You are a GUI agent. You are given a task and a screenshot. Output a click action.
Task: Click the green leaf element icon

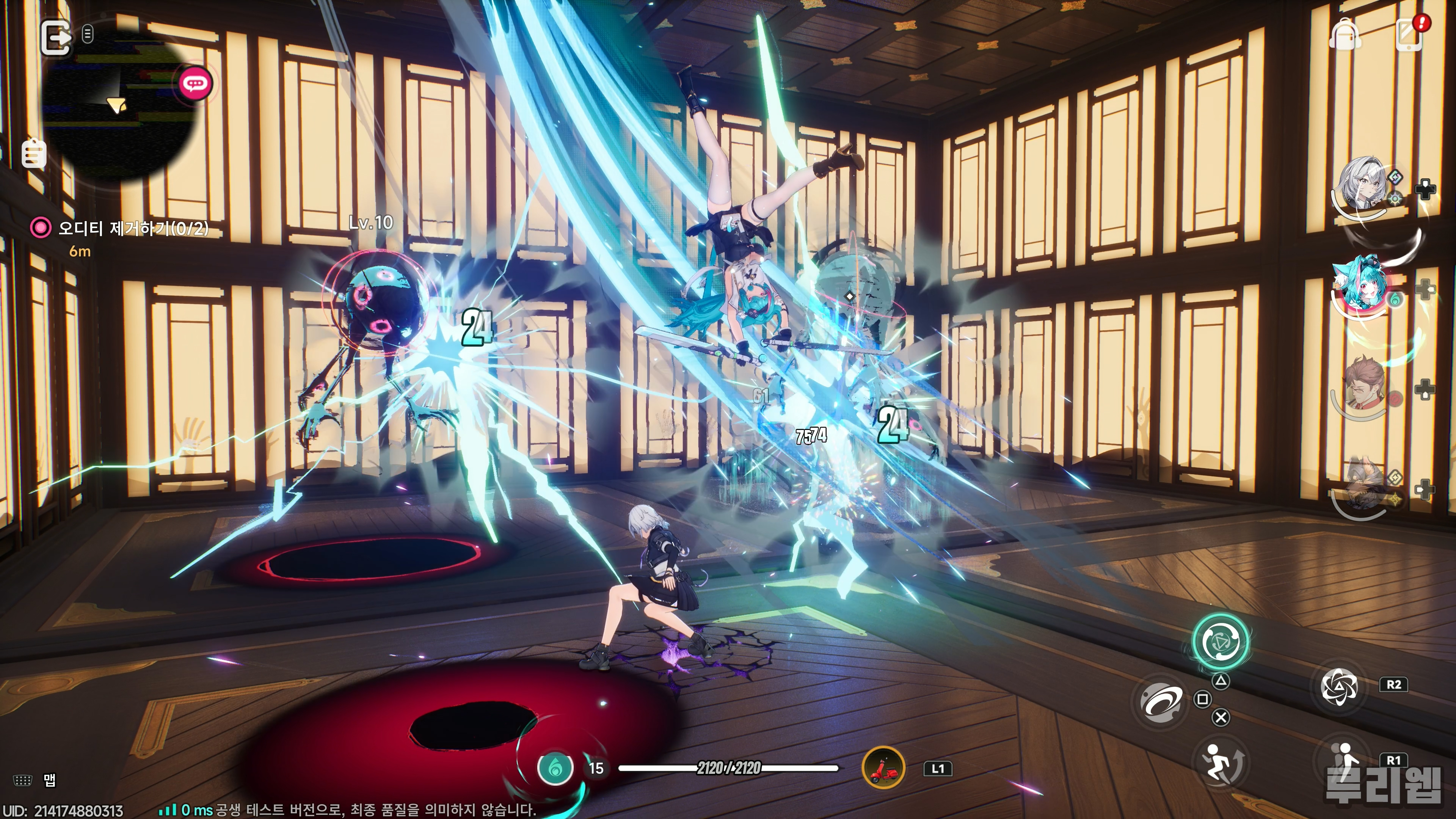coord(555,768)
